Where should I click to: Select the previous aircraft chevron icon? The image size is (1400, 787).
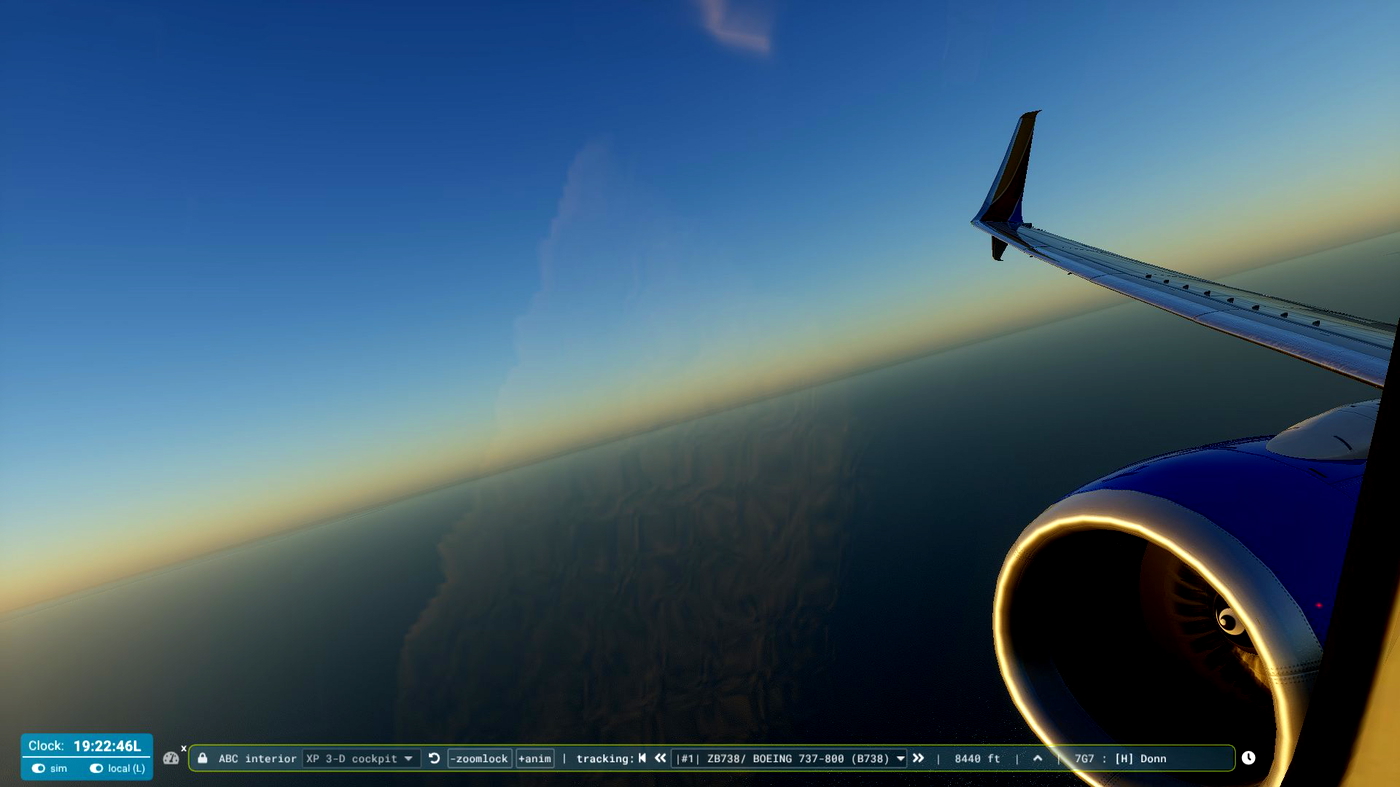click(660, 758)
